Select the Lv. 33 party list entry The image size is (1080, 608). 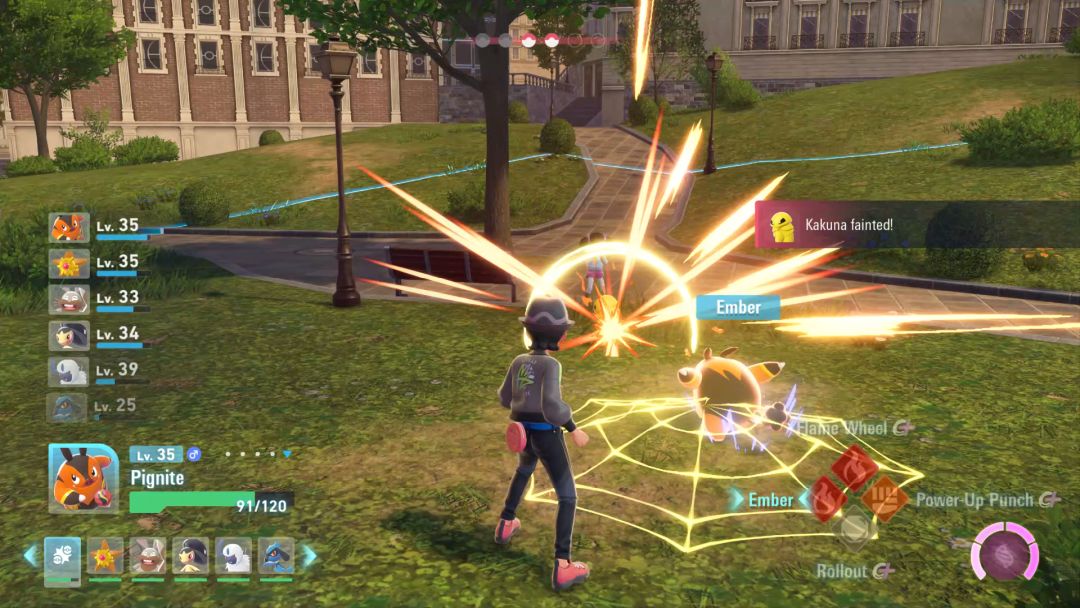[69, 299]
